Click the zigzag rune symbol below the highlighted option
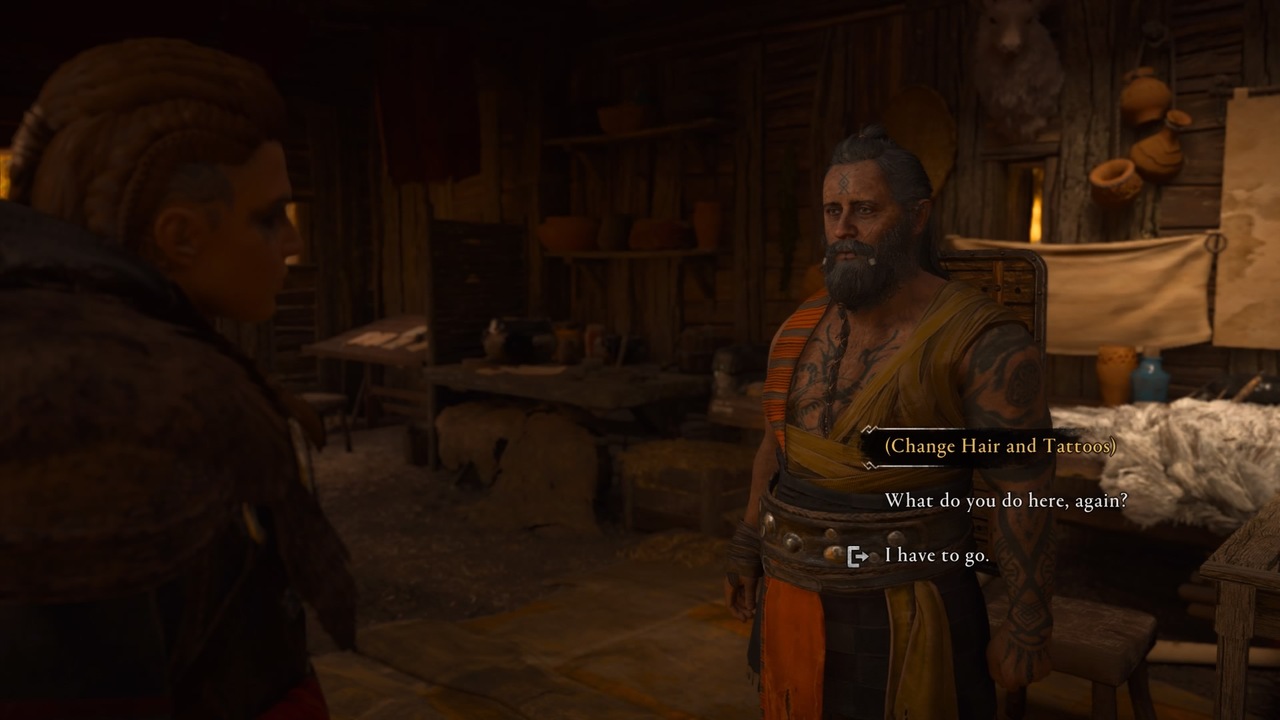The image size is (1280, 720). click(x=869, y=464)
